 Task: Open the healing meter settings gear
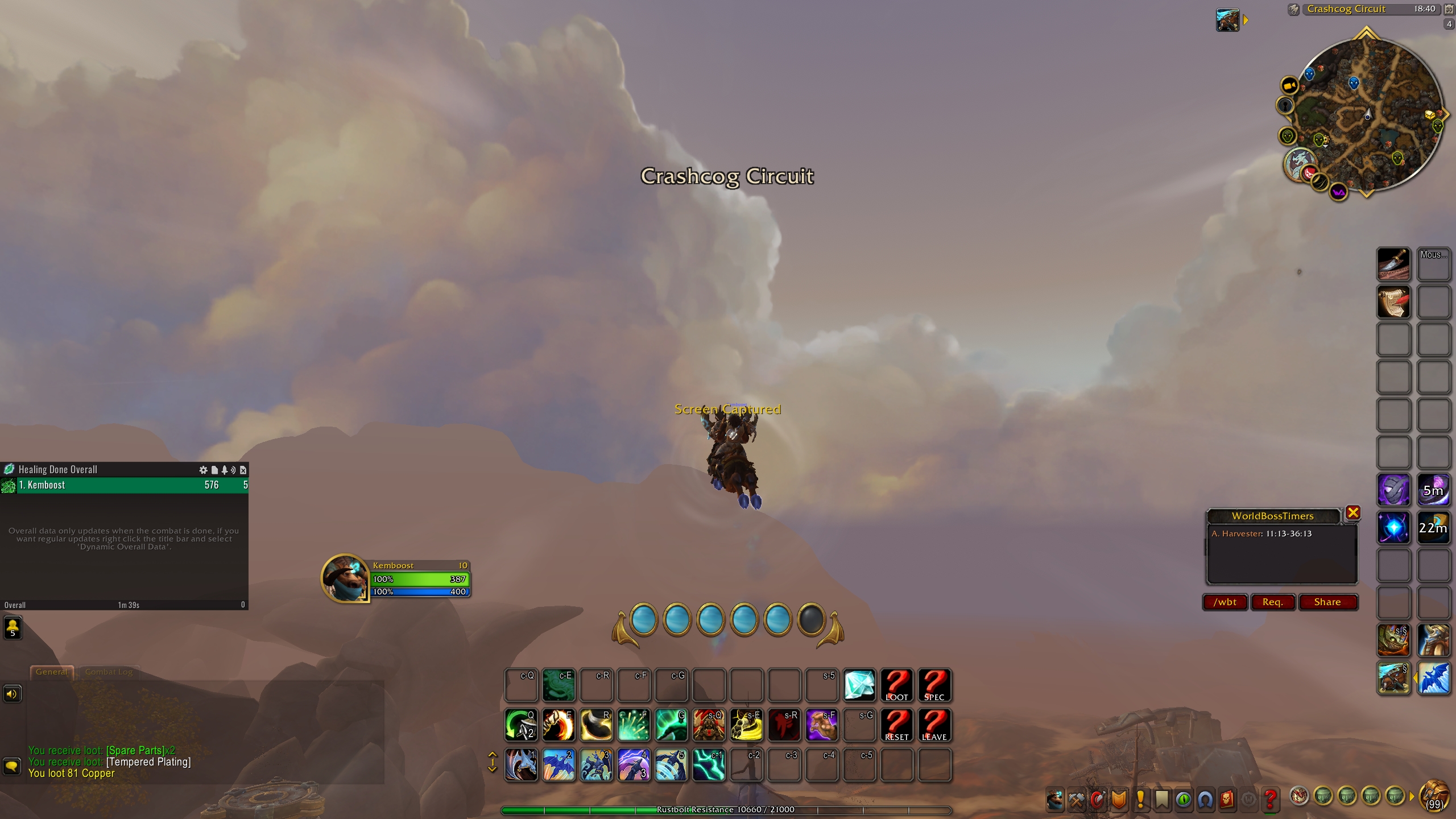pyautogui.click(x=203, y=470)
